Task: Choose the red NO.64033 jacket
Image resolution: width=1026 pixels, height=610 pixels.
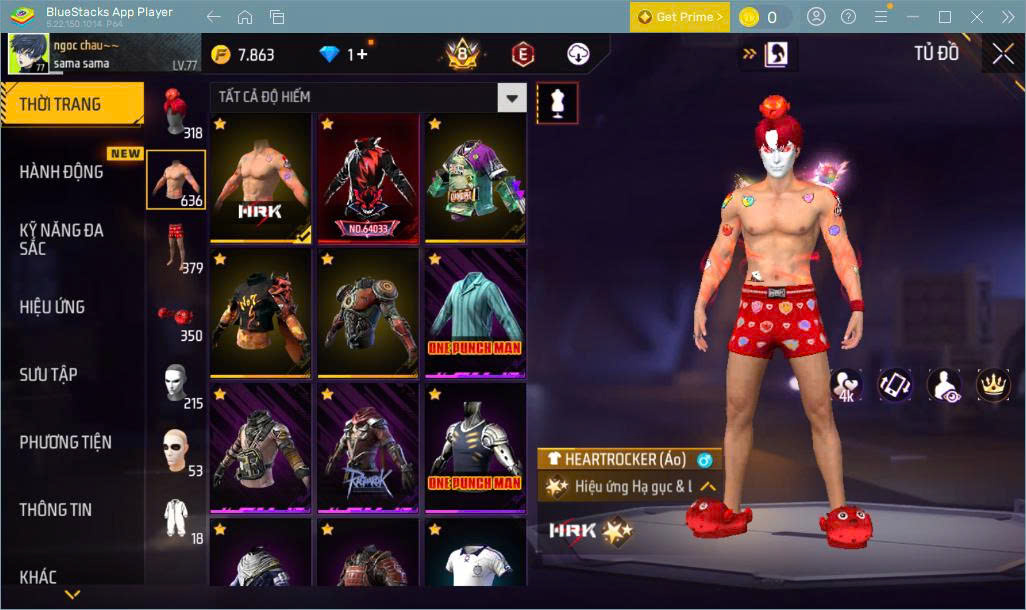Action: tap(367, 178)
